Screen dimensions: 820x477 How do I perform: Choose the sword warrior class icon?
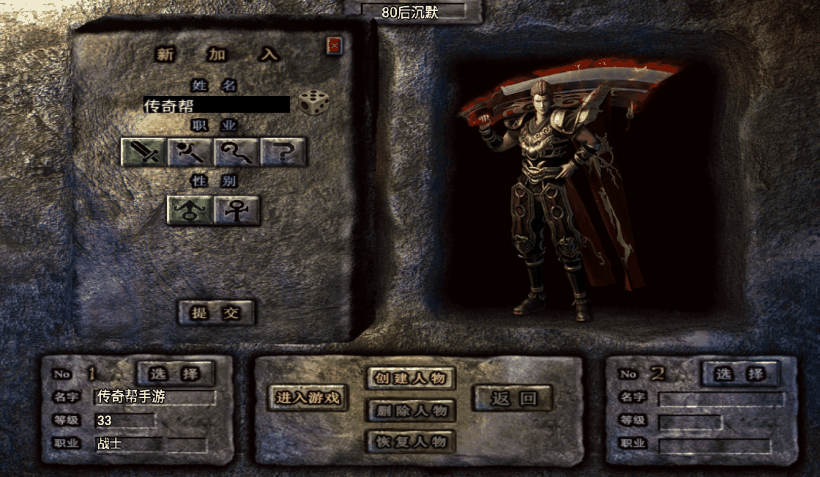coord(143,152)
